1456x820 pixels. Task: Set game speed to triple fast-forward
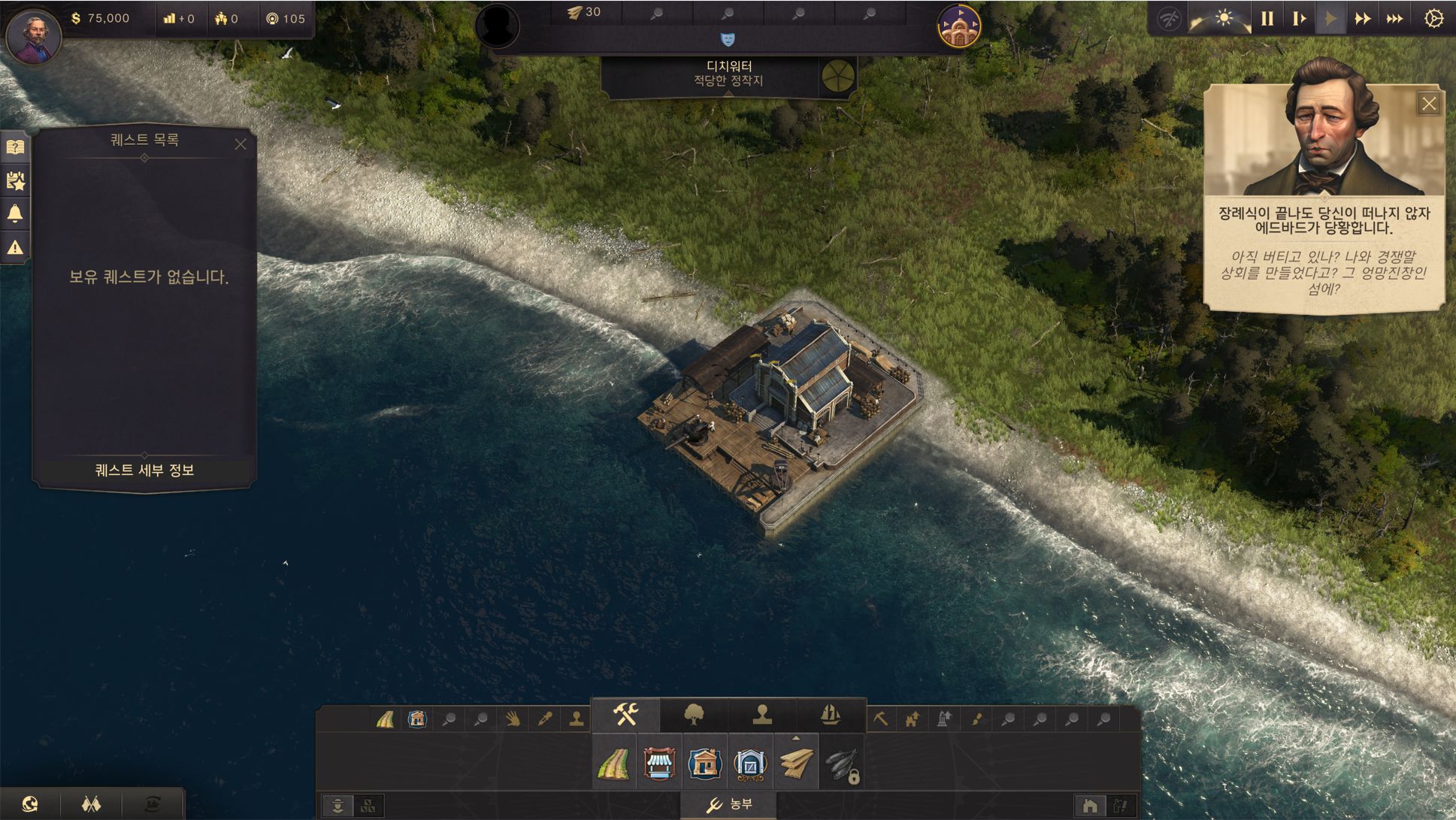(x=1394, y=19)
